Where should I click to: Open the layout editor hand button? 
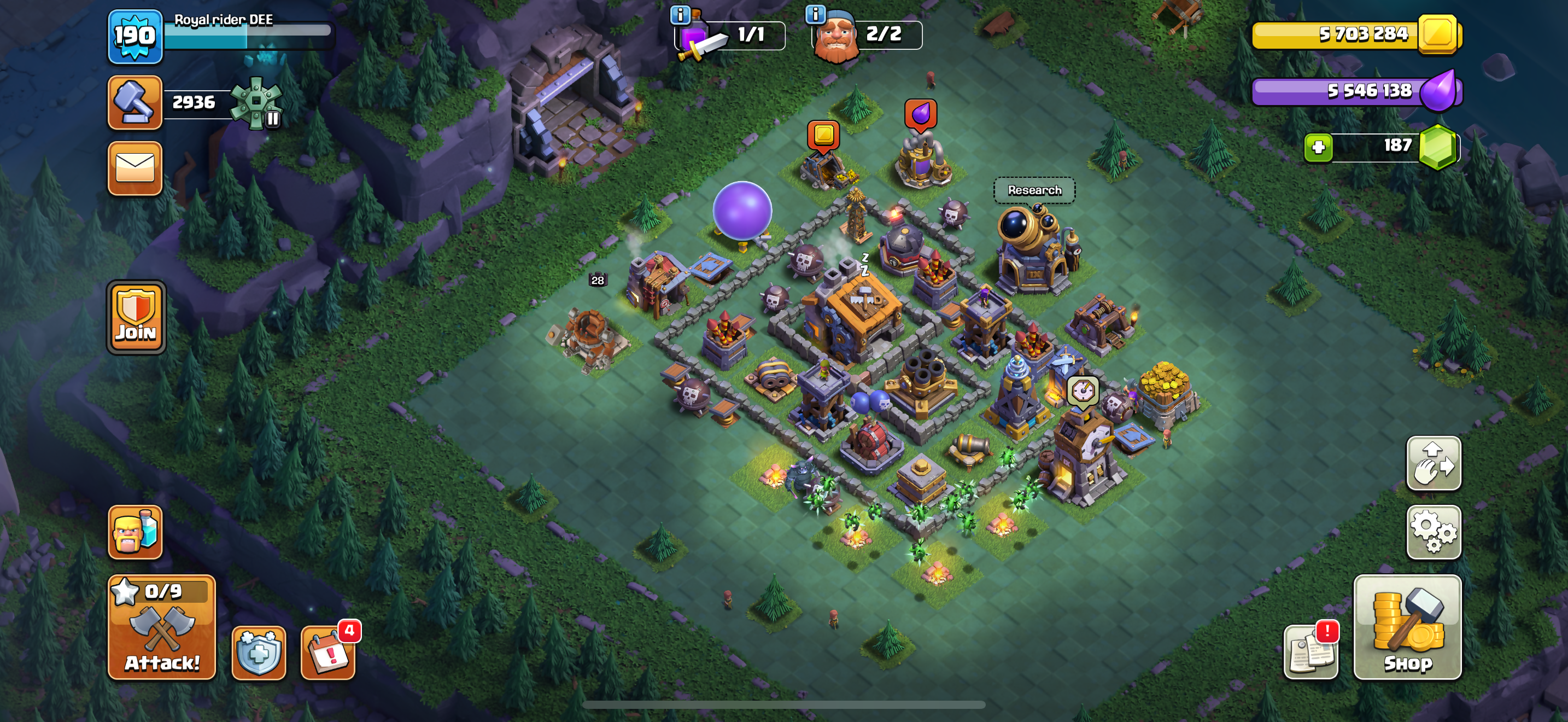(x=1434, y=463)
